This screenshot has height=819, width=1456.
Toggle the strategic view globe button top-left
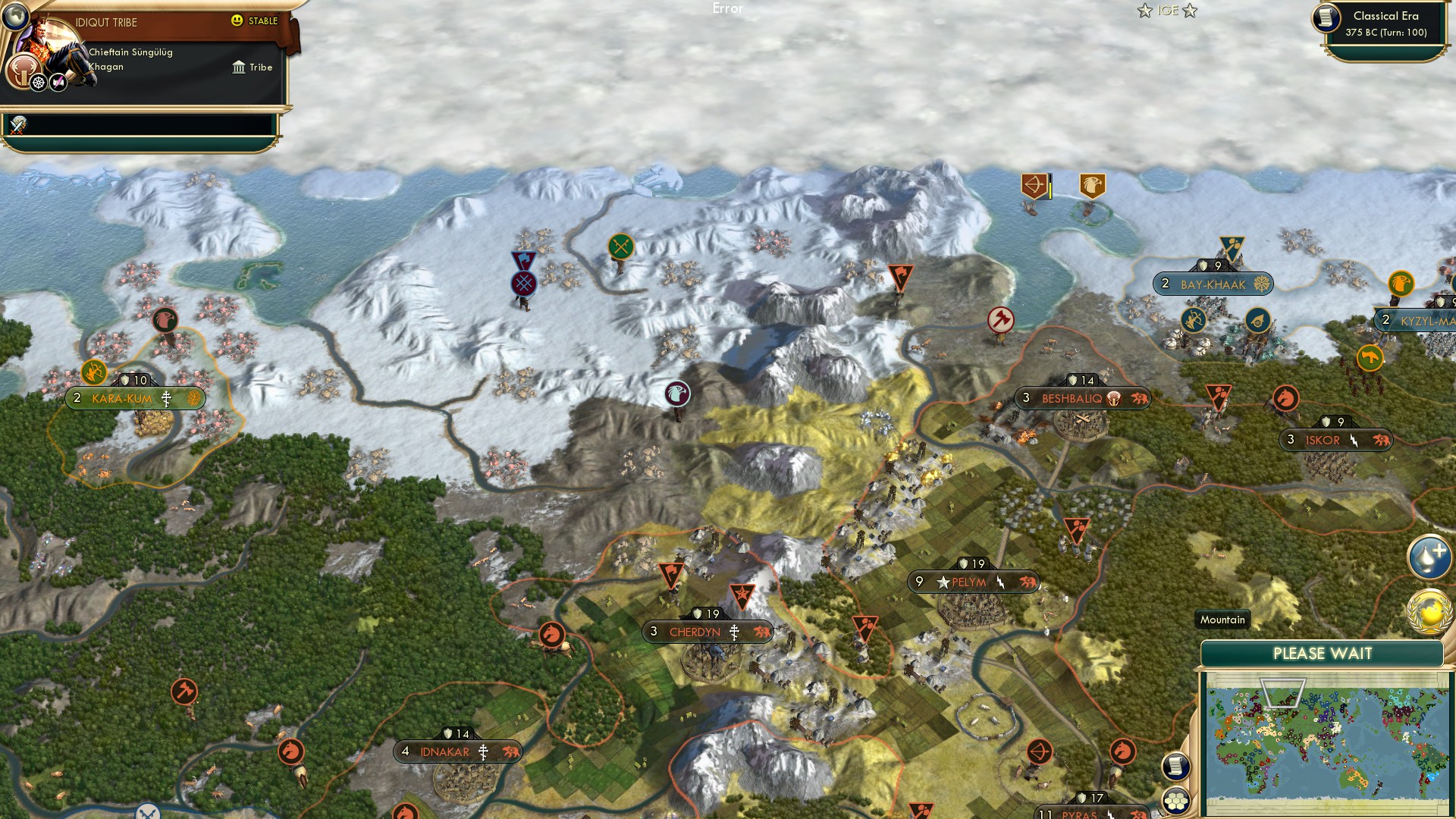pos(15,14)
